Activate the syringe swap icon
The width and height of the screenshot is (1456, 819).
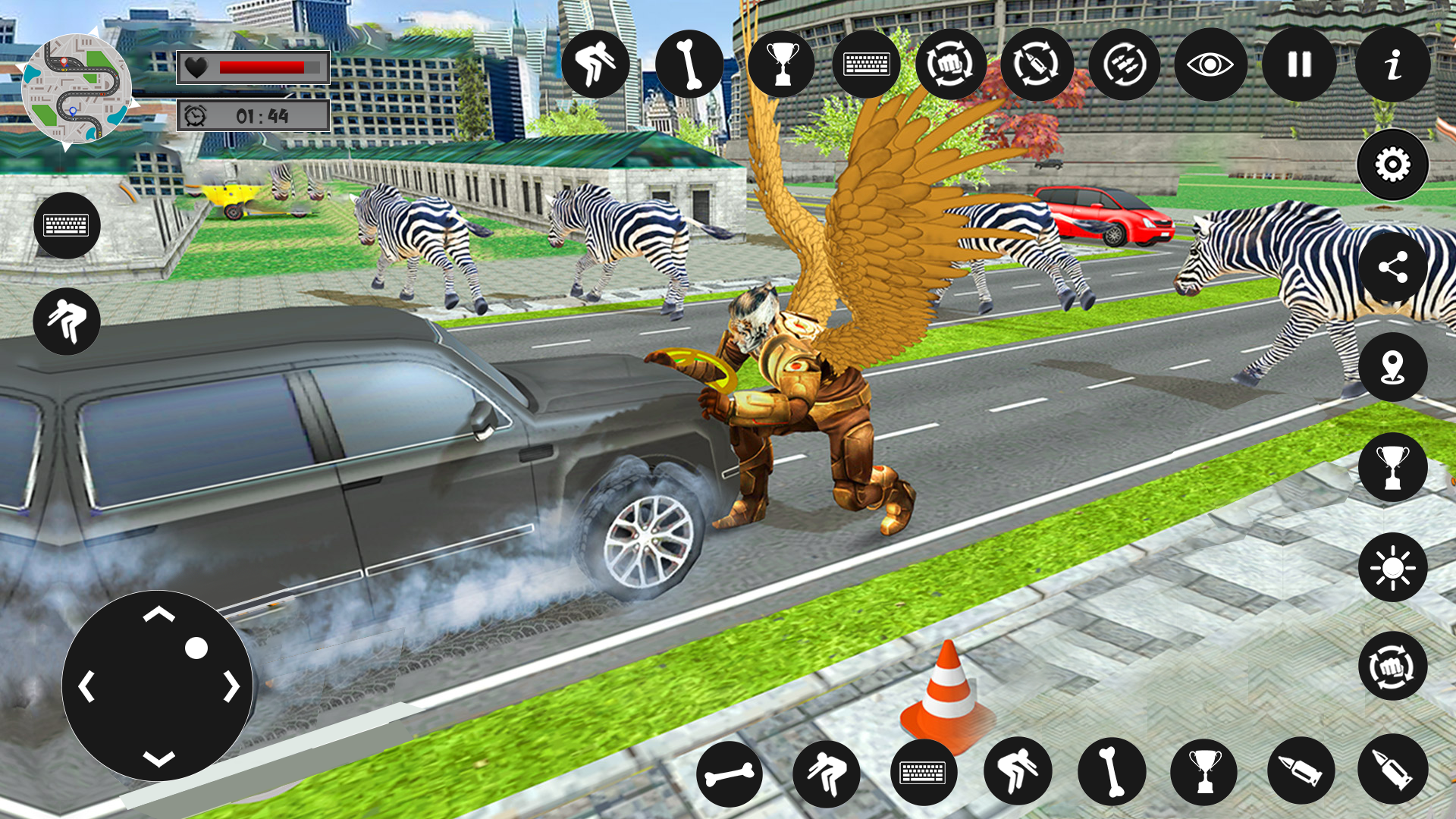click(x=1037, y=64)
